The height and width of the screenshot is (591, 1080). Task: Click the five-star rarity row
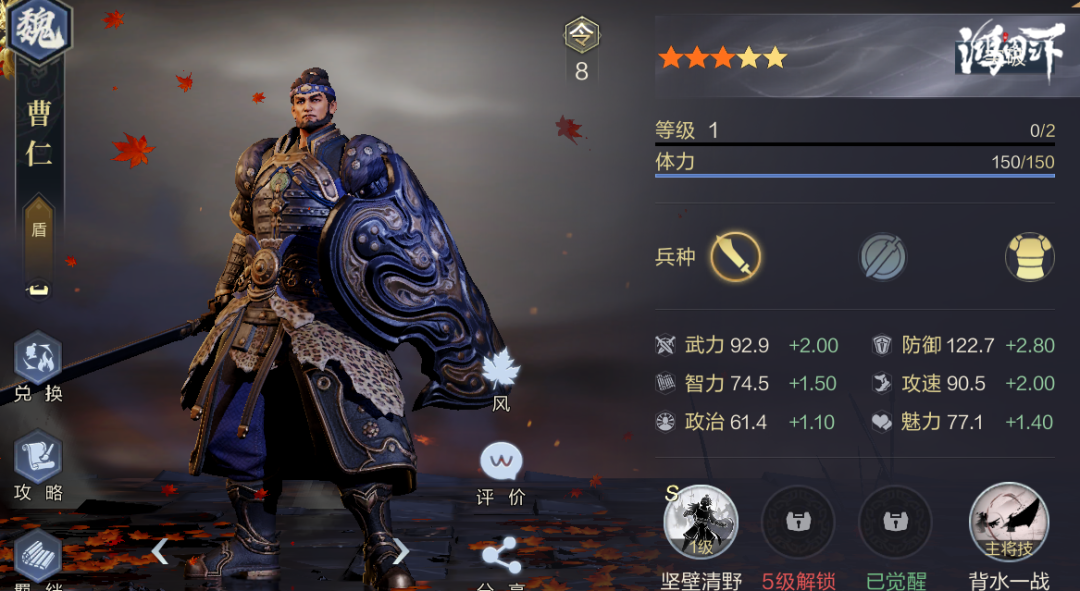coord(722,58)
